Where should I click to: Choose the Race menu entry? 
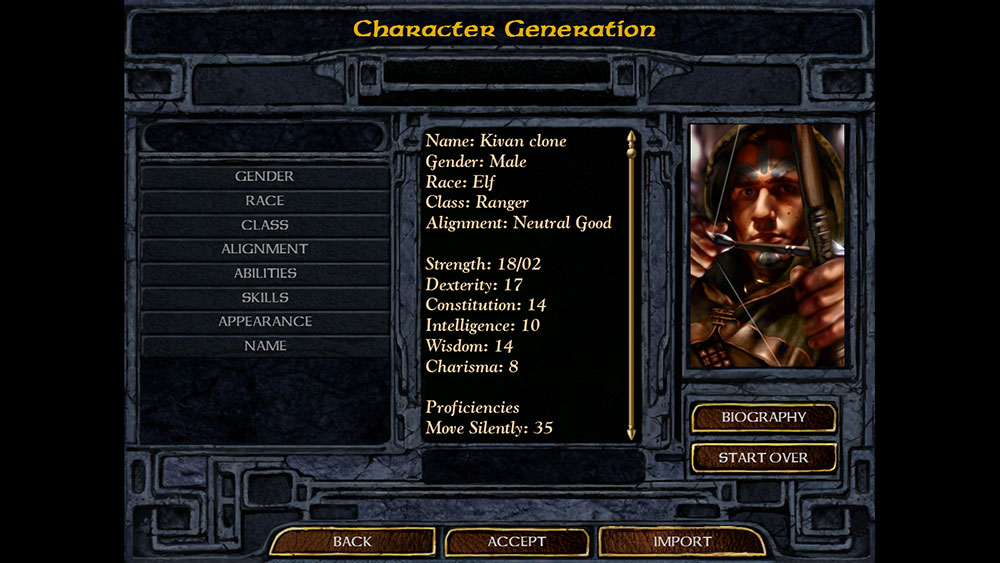pyautogui.click(x=264, y=201)
